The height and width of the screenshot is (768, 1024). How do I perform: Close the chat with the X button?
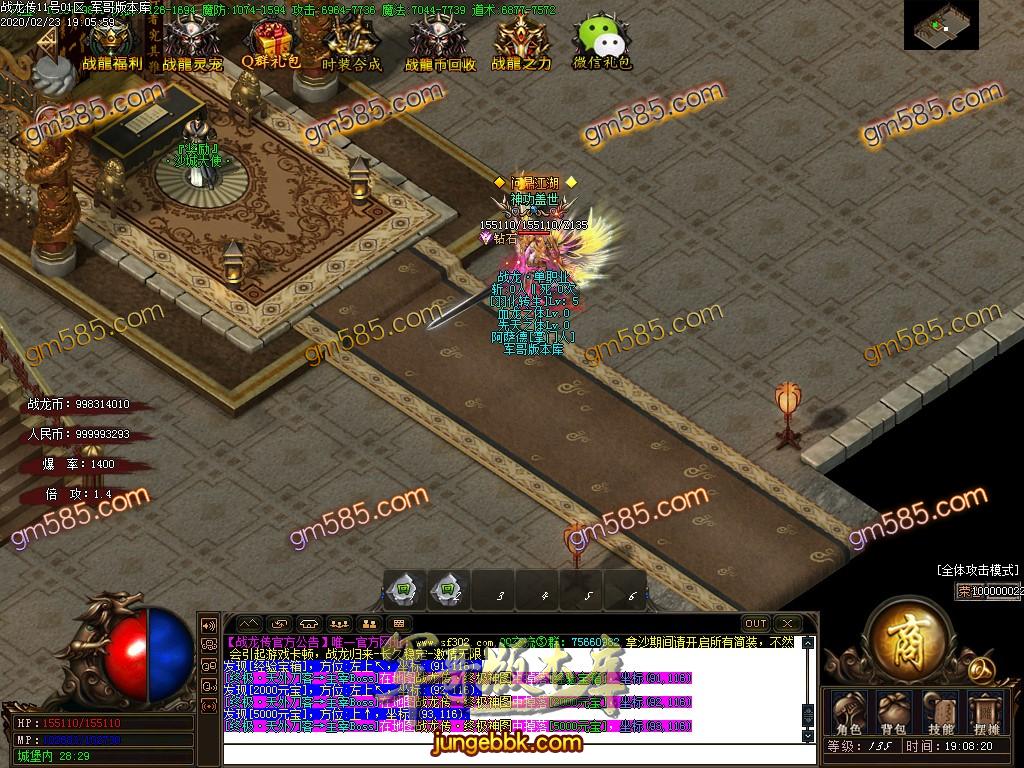787,624
